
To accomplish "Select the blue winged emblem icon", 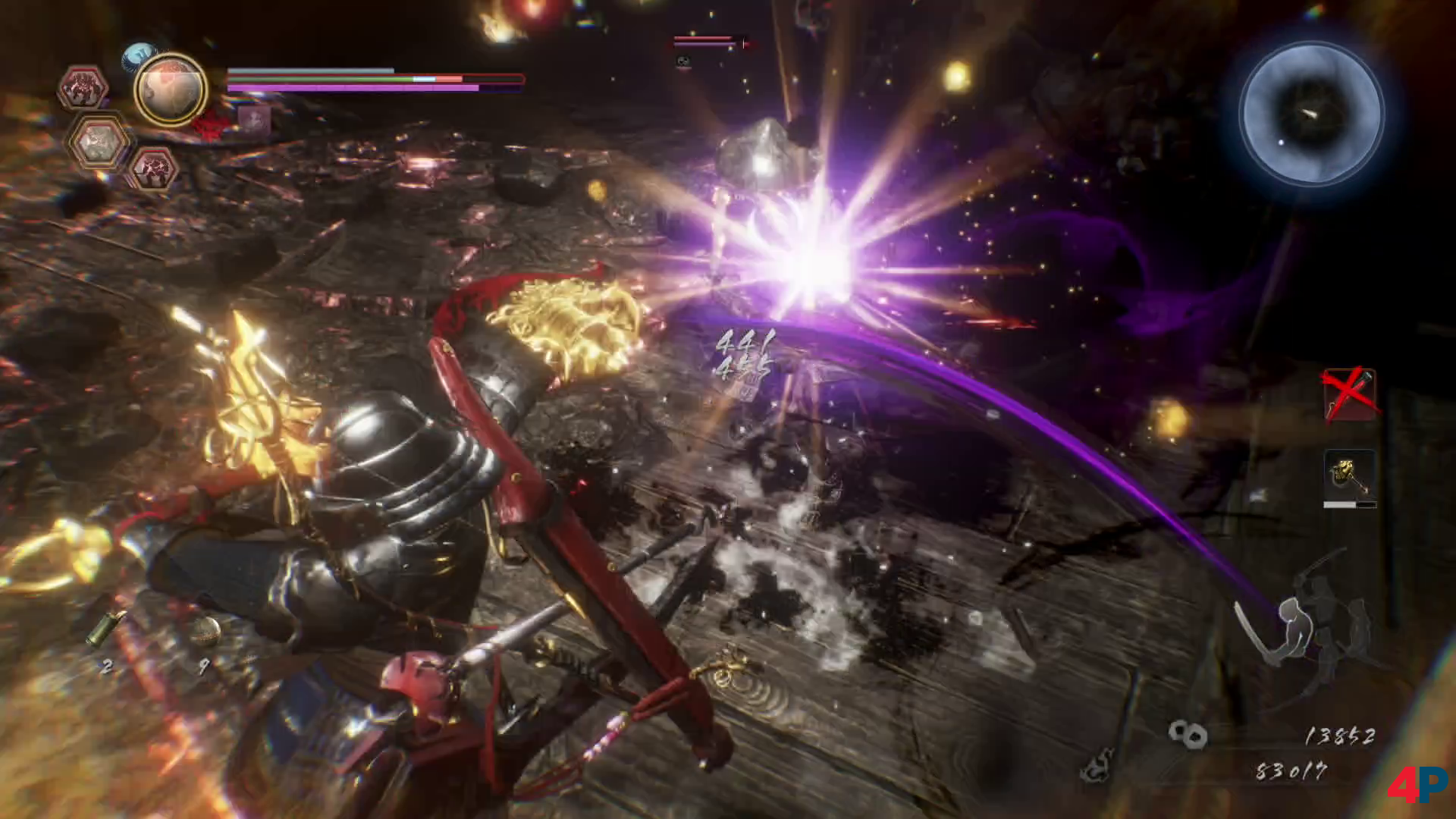I will point(139,55).
